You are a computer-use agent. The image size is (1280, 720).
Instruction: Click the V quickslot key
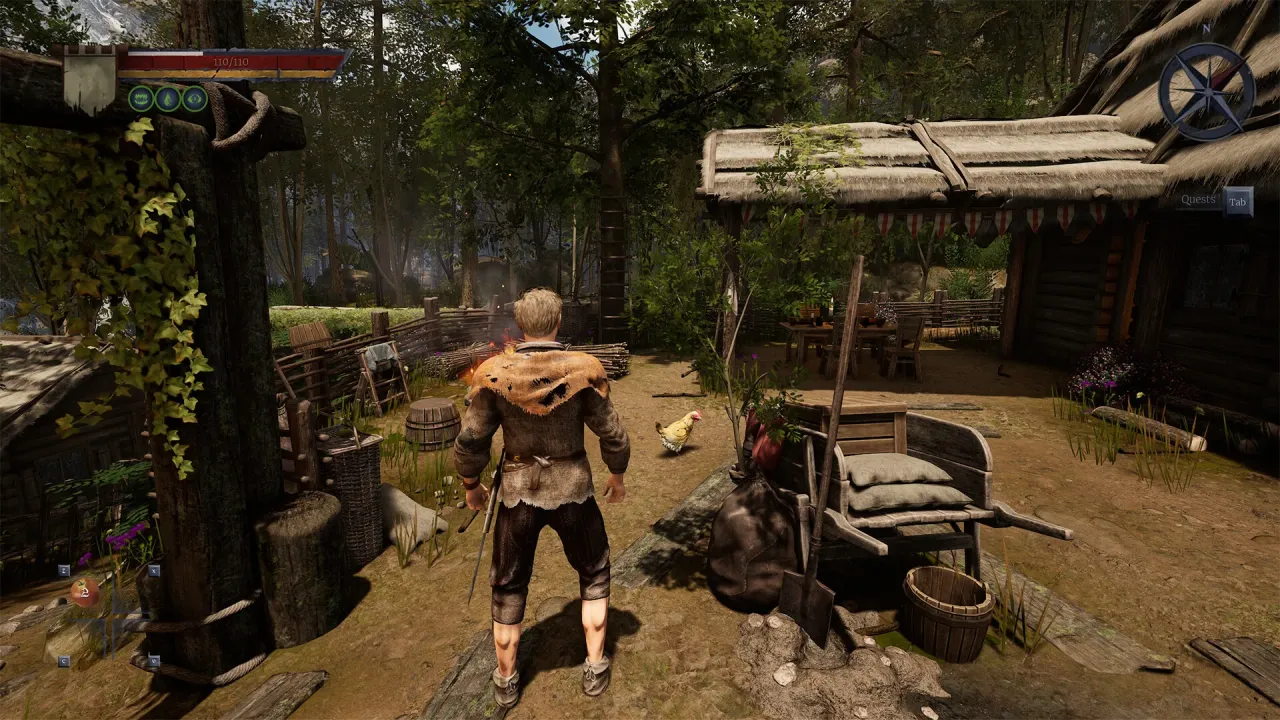click(153, 661)
